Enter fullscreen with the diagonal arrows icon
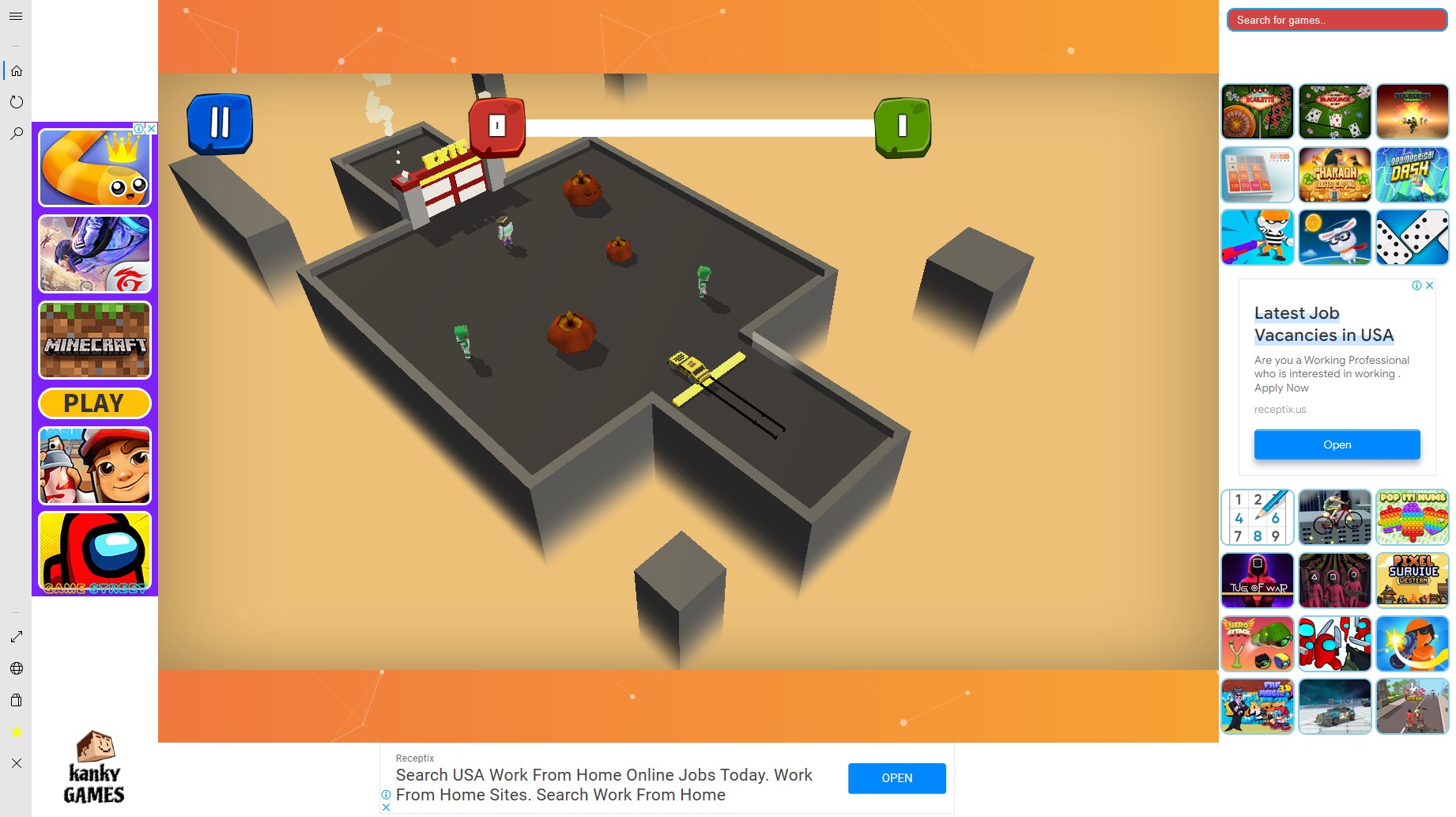 click(x=17, y=636)
